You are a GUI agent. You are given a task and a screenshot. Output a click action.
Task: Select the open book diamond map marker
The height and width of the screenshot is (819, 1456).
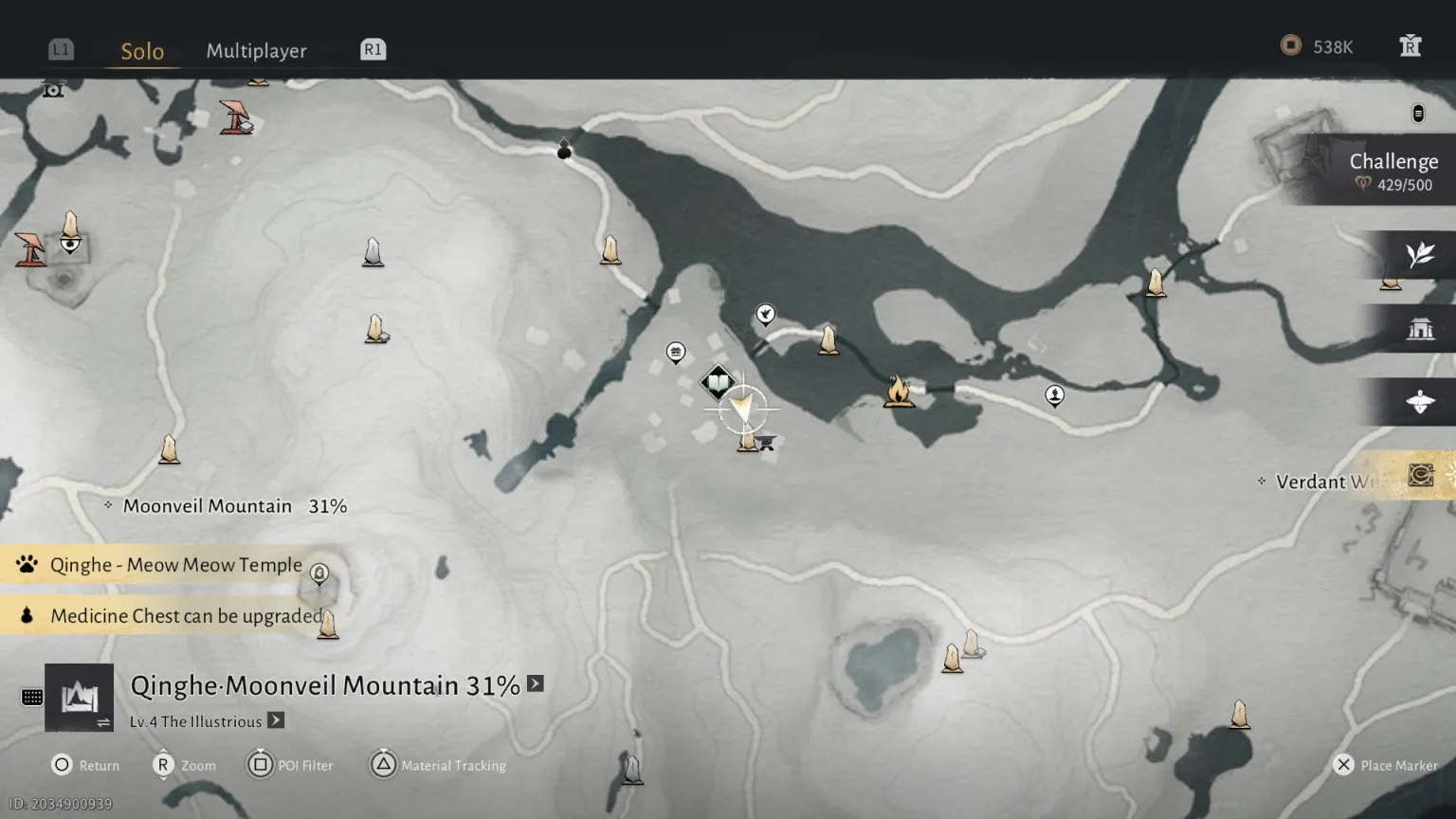click(719, 384)
